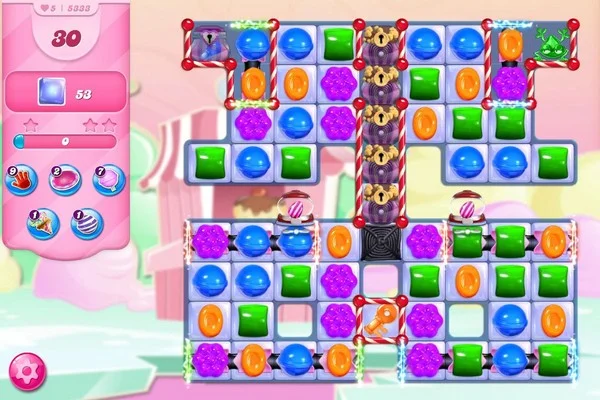Click the dark liquorice swirl tile
The width and height of the screenshot is (600, 400).
coord(381,241)
